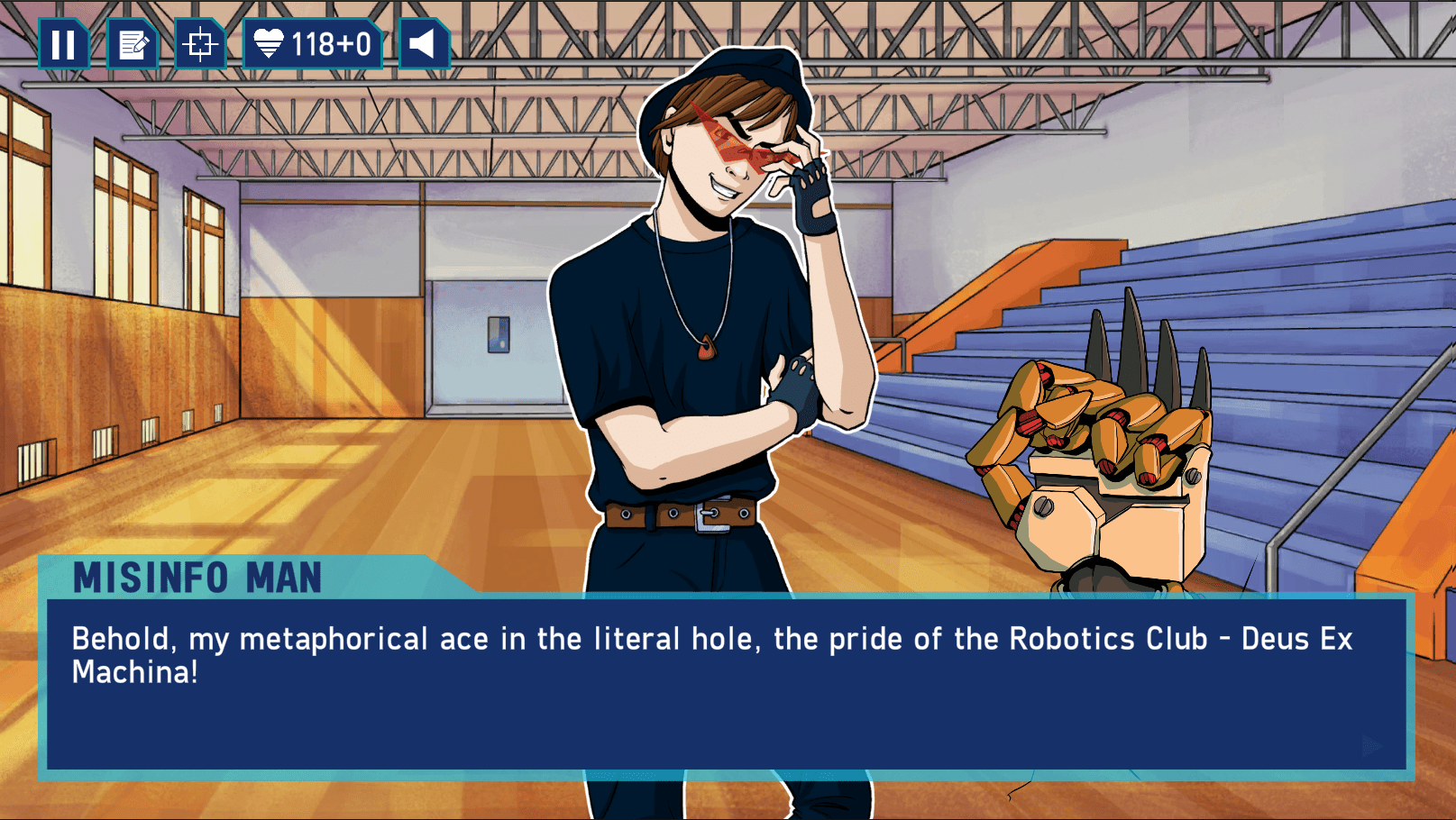Viewport: 1456px width, 820px height.
Task: Pause the game with the pause button
Action: tap(63, 44)
